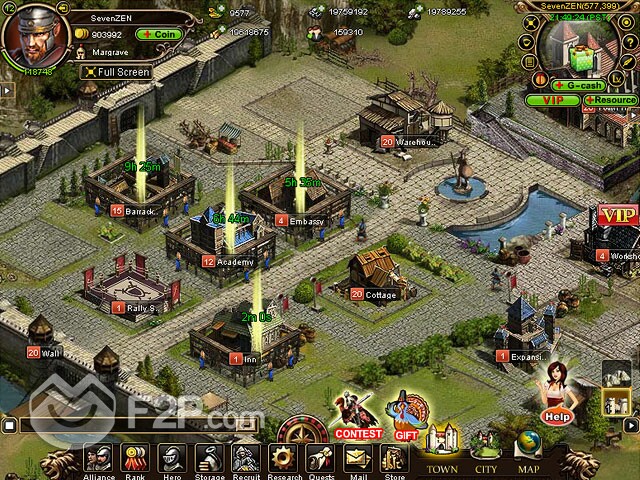Check the Mail inbox
640x480 pixels.
pyautogui.click(x=357, y=459)
